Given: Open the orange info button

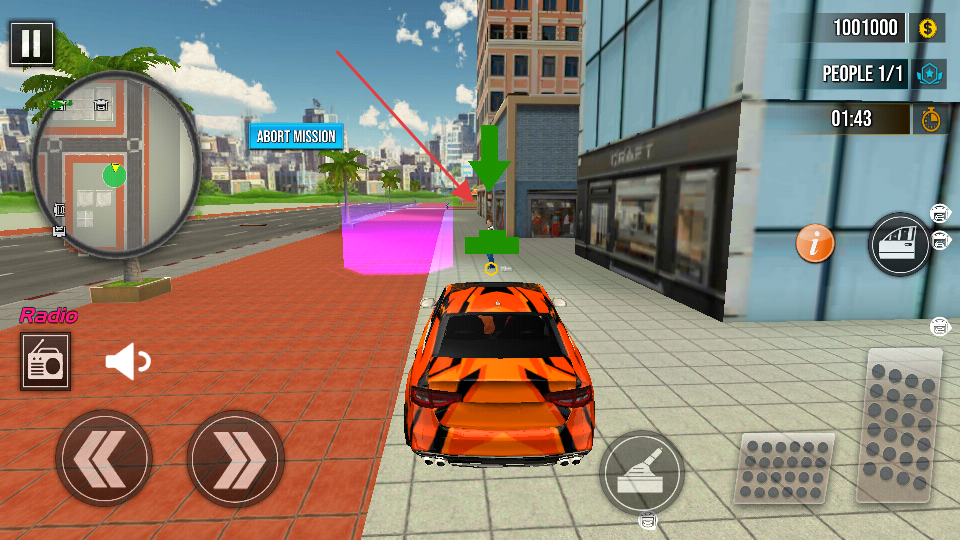Looking at the screenshot, I should tap(815, 243).
